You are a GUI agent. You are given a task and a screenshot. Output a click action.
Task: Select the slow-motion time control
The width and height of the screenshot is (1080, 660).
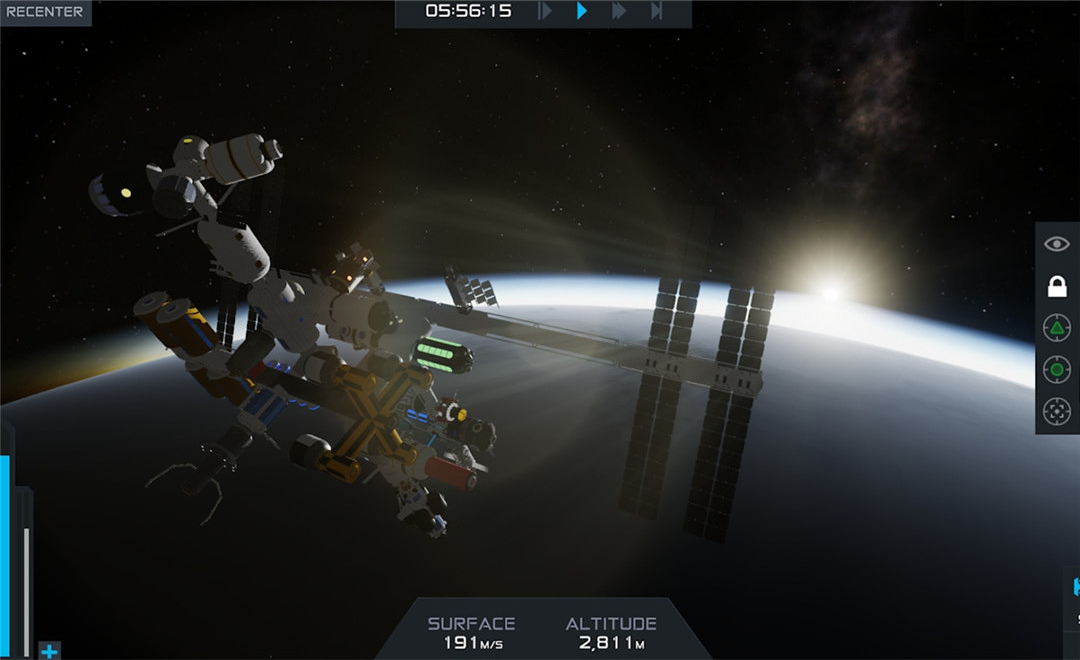tap(545, 11)
